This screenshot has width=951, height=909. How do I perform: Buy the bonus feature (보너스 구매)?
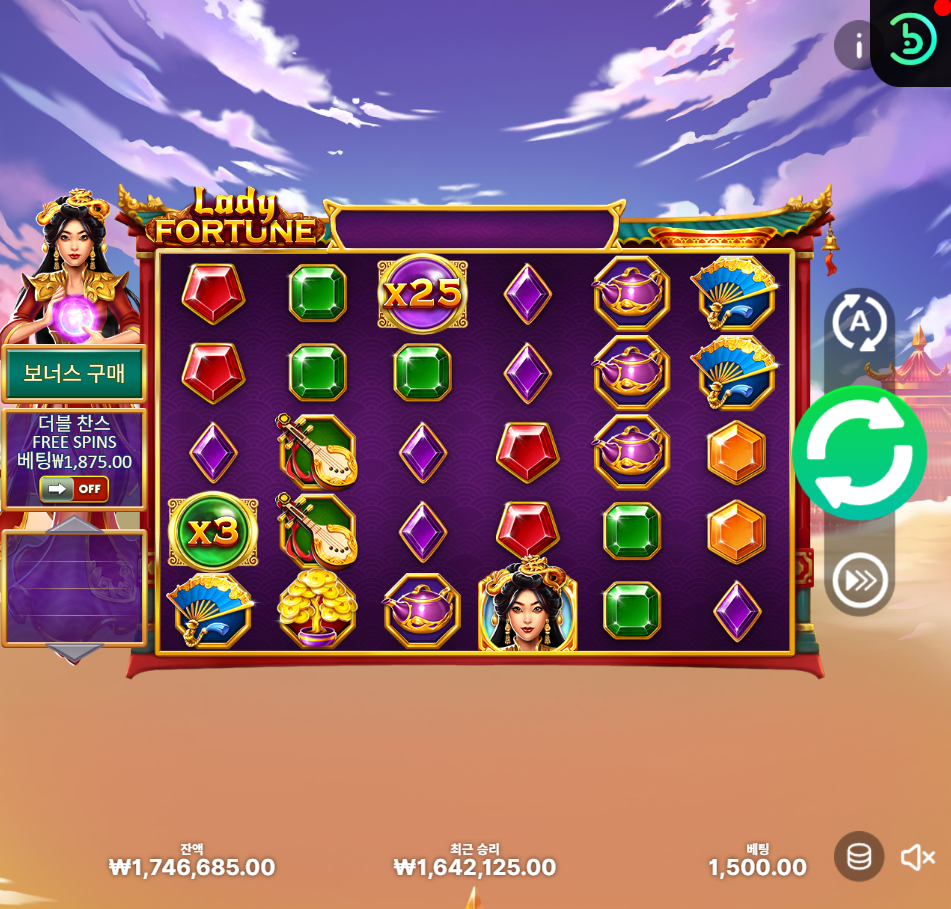tap(75, 374)
